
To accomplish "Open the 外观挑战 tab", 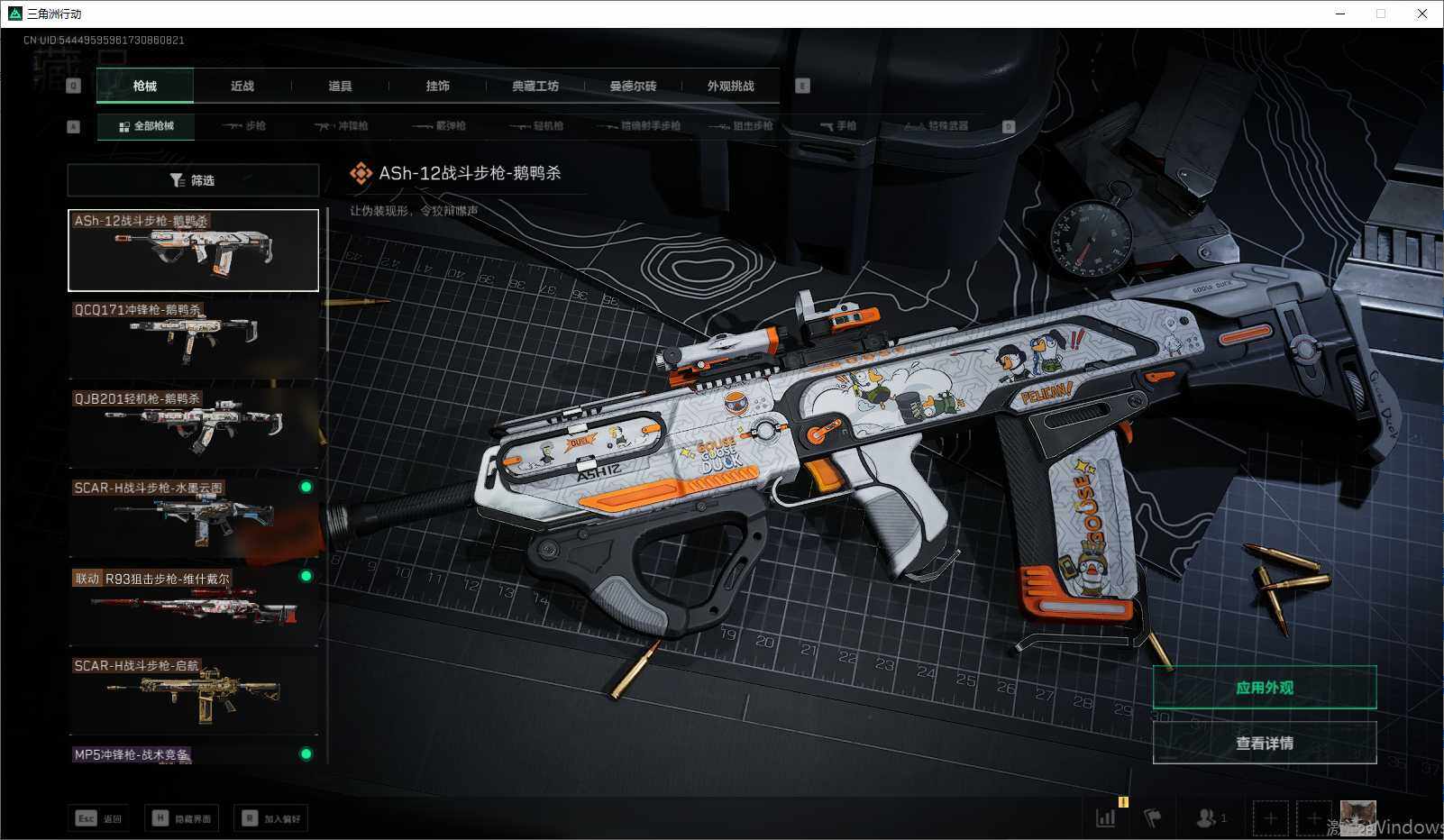I will pyautogui.click(x=730, y=87).
